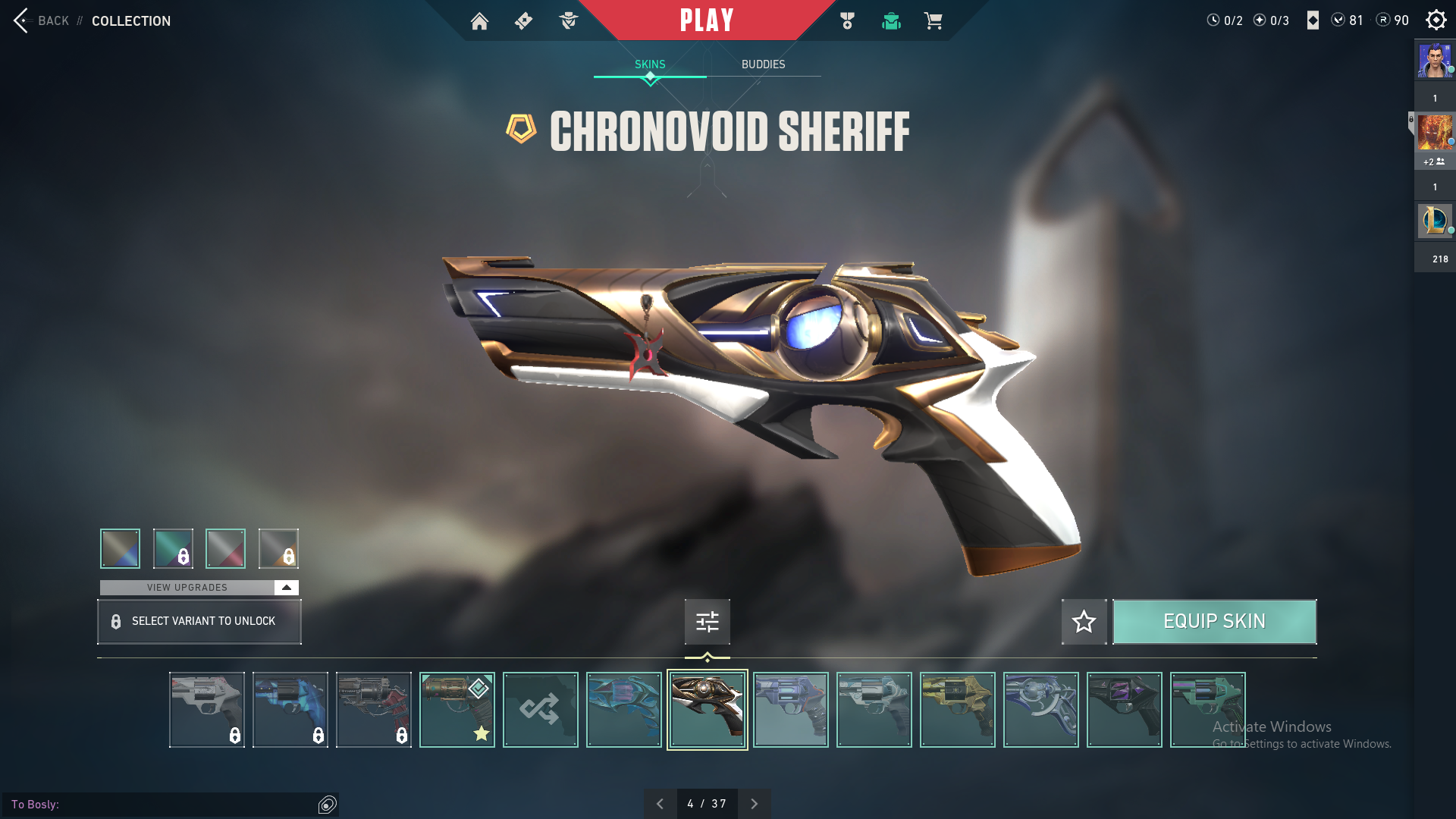This screenshot has height=819, width=1456.
Task: Switch to the Skins tab
Action: point(650,64)
